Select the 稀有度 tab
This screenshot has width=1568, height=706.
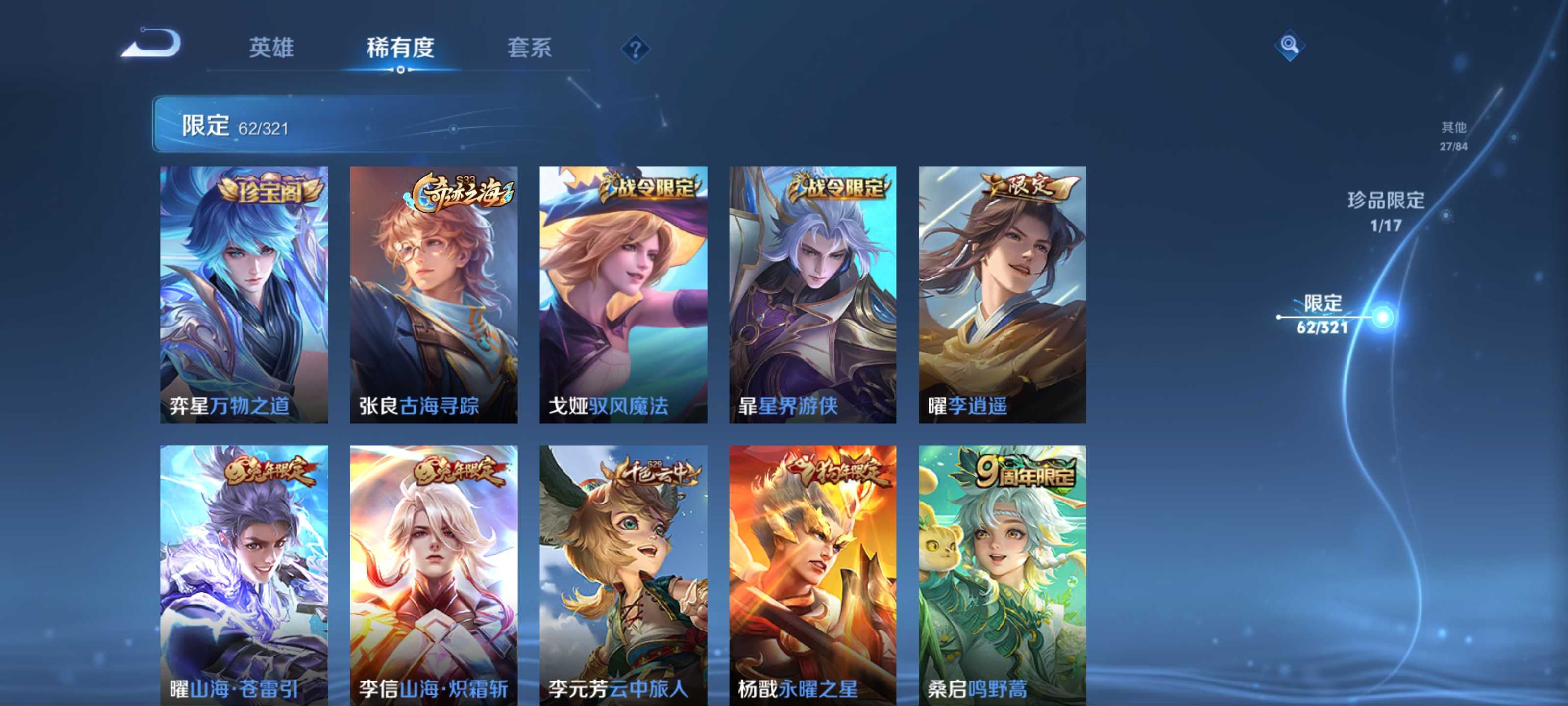coord(400,48)
